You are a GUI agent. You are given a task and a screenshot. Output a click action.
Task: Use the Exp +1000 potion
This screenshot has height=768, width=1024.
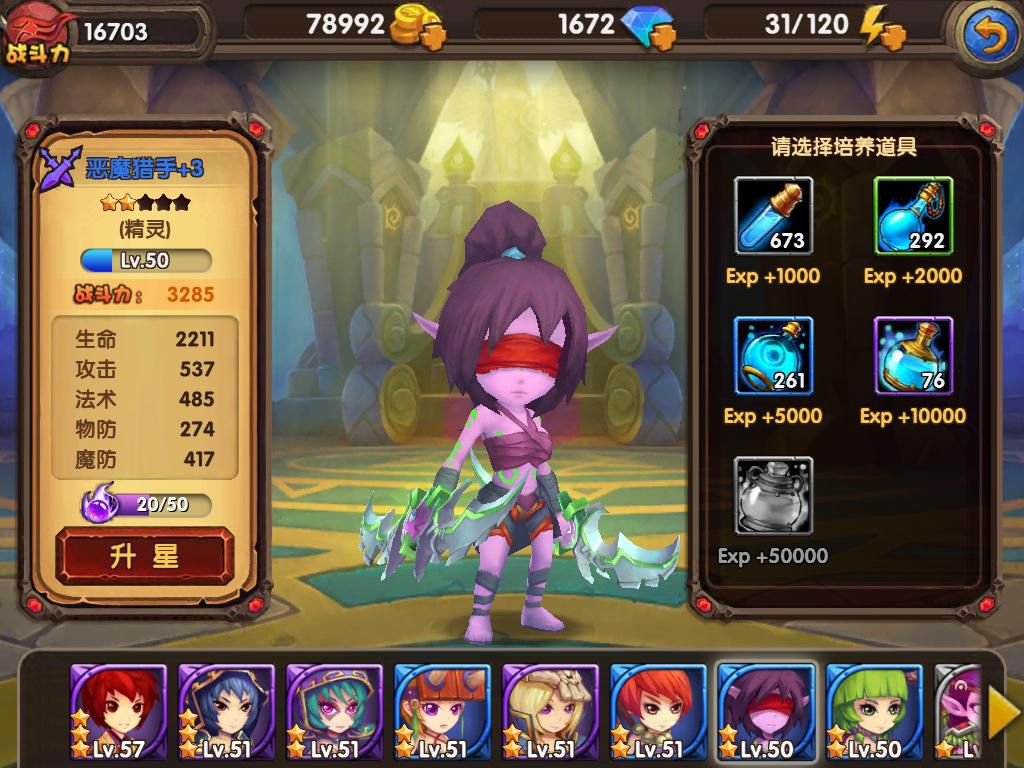(x=773, y=216)
